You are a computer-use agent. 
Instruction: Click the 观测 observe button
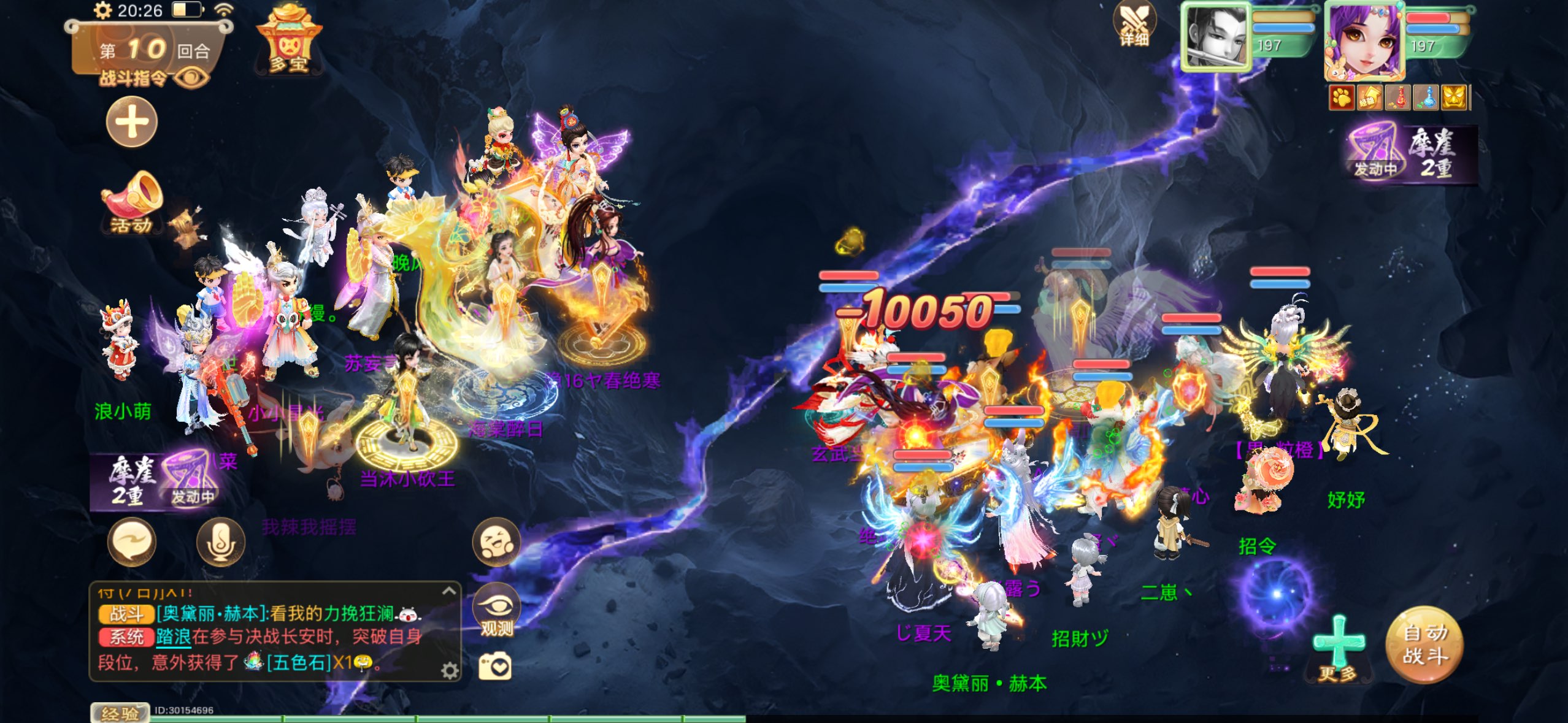(x=496, y=610)
